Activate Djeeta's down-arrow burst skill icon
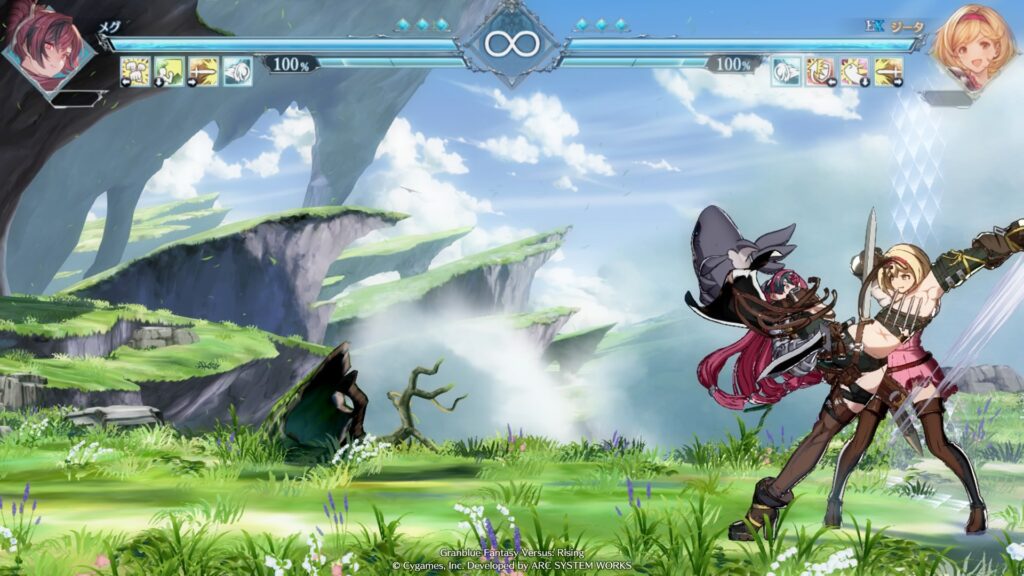 point(854,71)
